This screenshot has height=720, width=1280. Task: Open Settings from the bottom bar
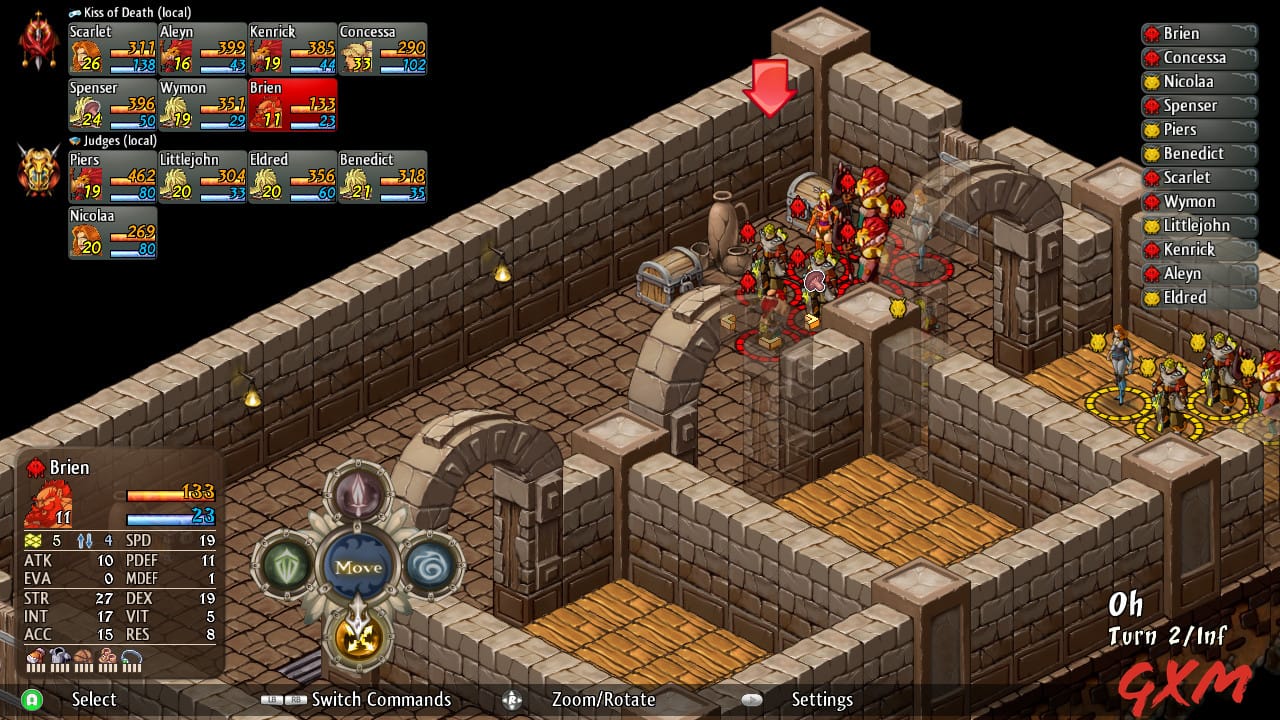[x=822, y=700]
